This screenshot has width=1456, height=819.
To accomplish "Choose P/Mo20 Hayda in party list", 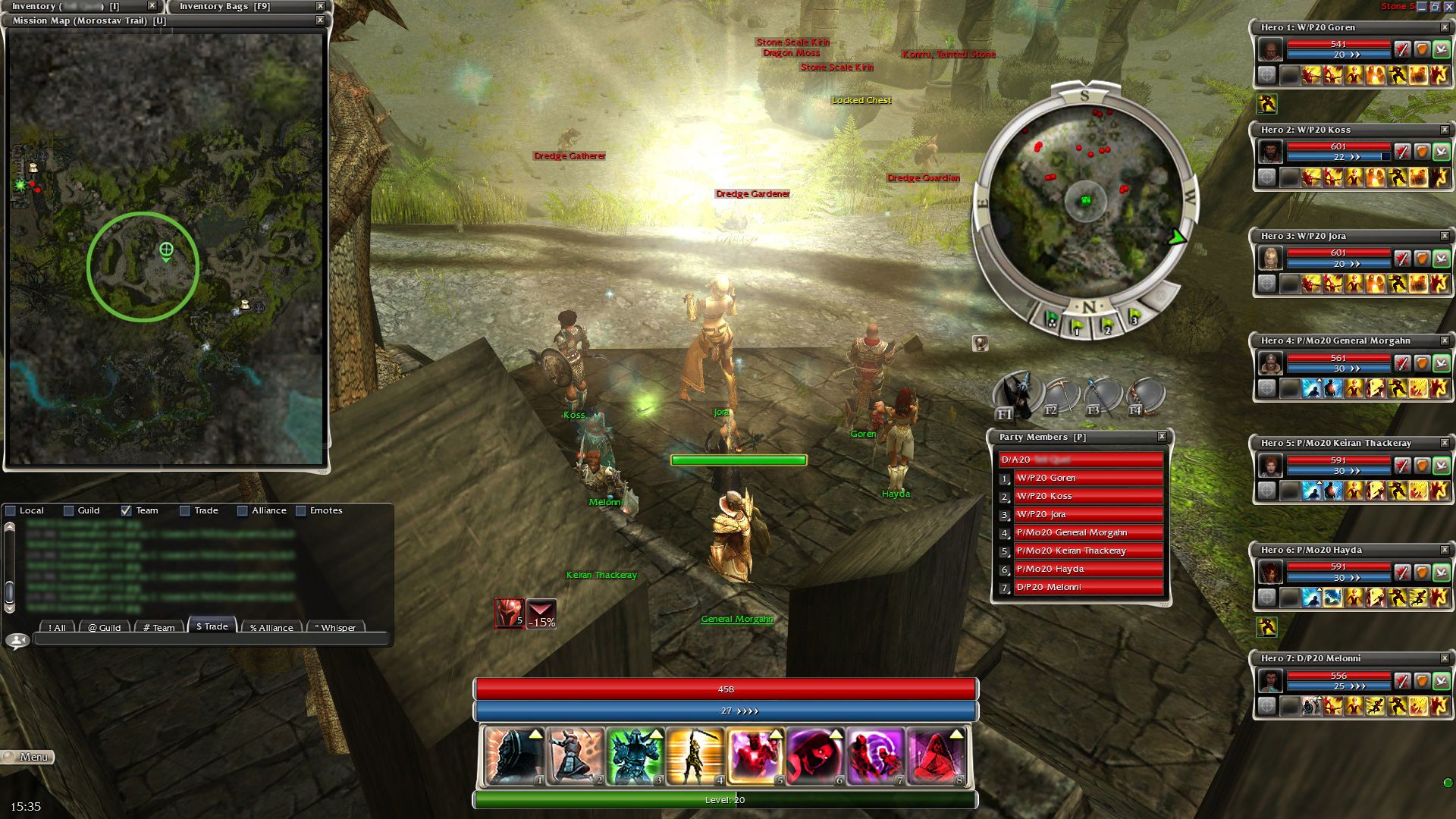I will (x=1087, y=569).
